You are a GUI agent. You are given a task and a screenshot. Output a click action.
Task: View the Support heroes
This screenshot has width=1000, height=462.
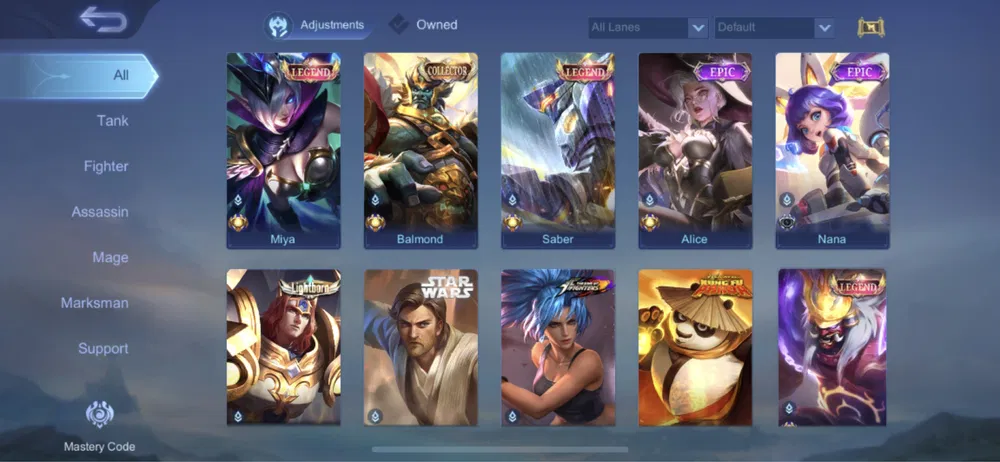[x=103, y=348]
